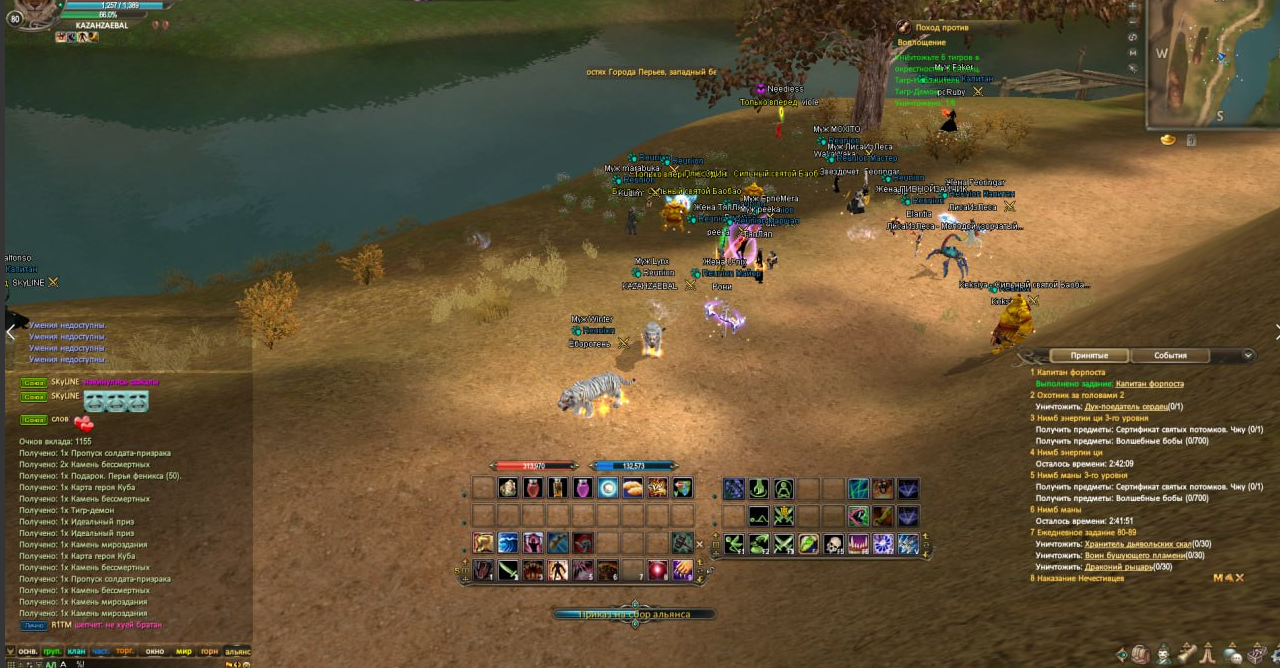The image size is (1280, 668).
Task: Use the purple potion in the hotbar
Action: coord(583,488)
